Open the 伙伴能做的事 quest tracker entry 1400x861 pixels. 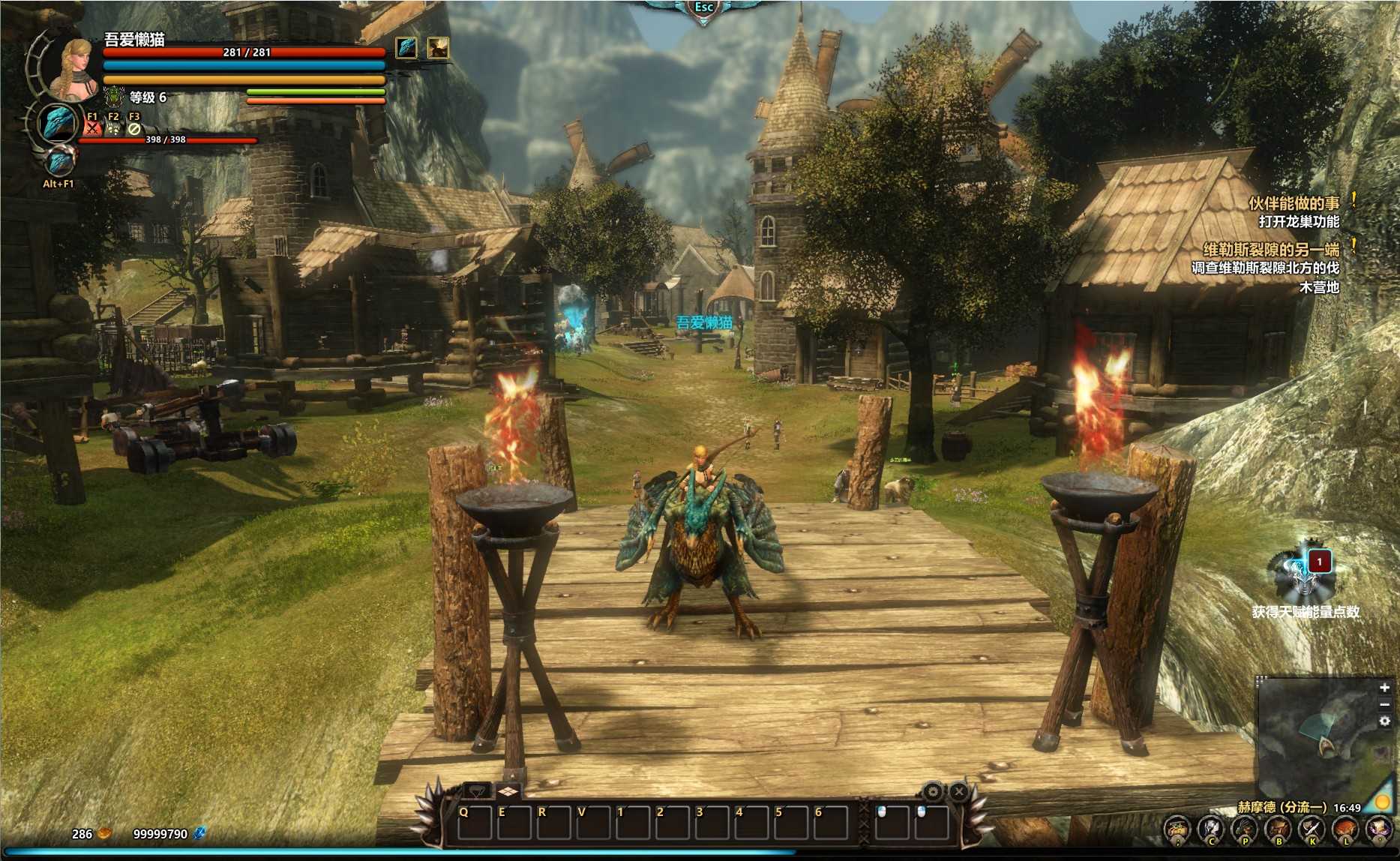[1294, 203]
